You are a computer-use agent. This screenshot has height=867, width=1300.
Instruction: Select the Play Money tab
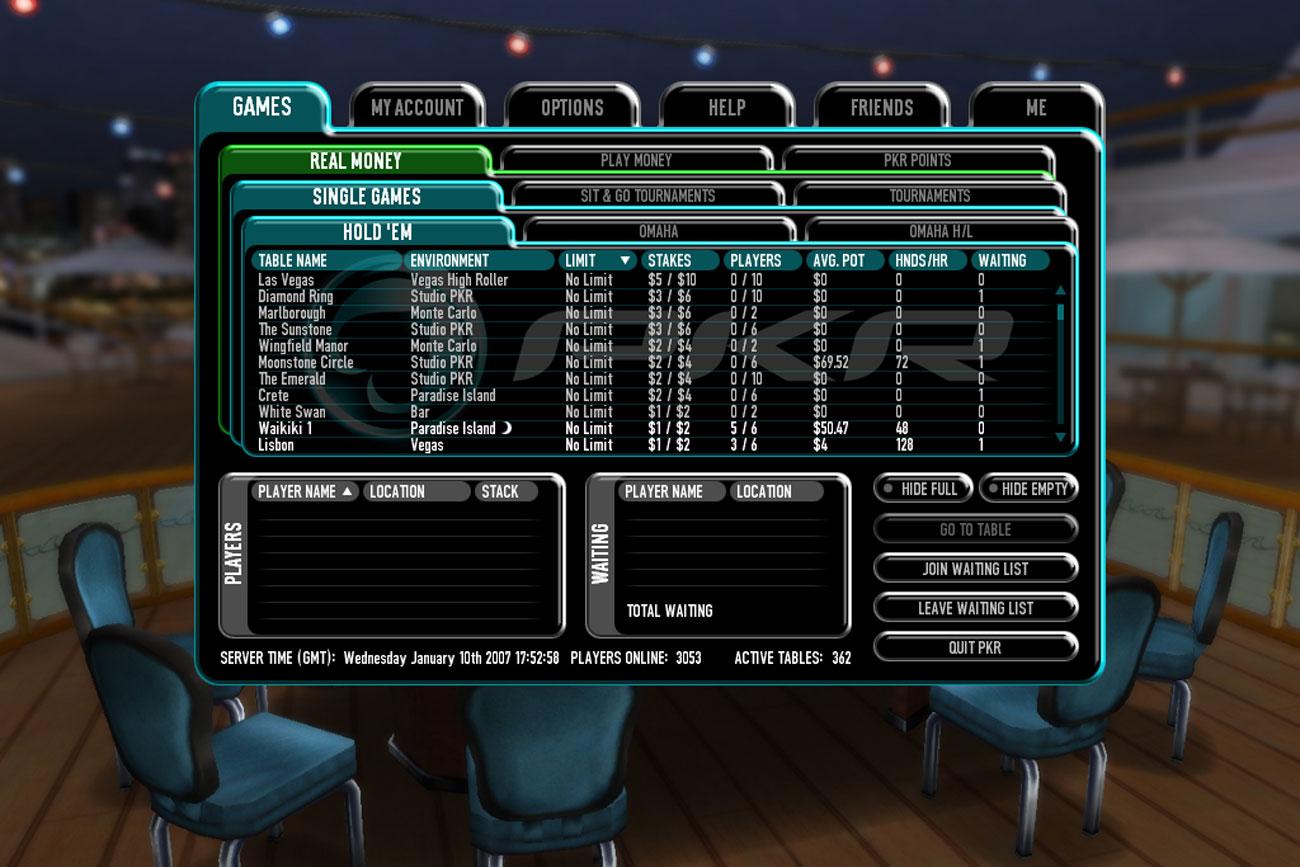pyautogui.click(x=636, y=160)
